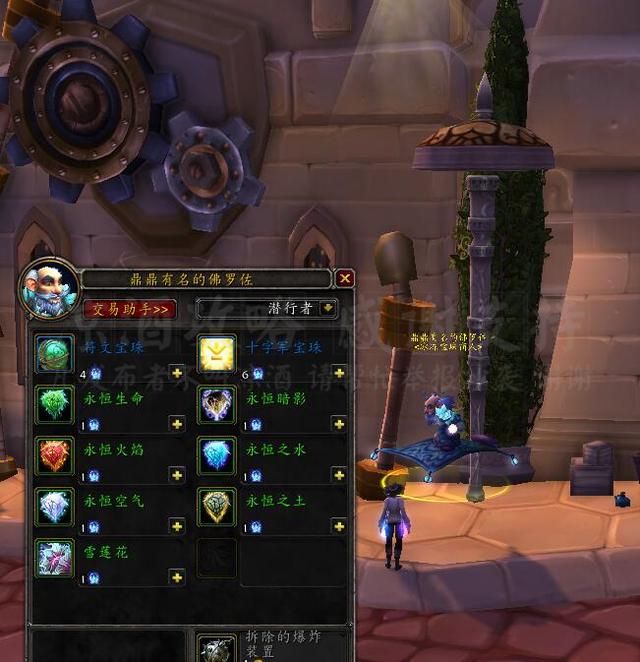Select the 符文宝珠 item icon
Screen dimensions: 640x662
coord(54,353)
